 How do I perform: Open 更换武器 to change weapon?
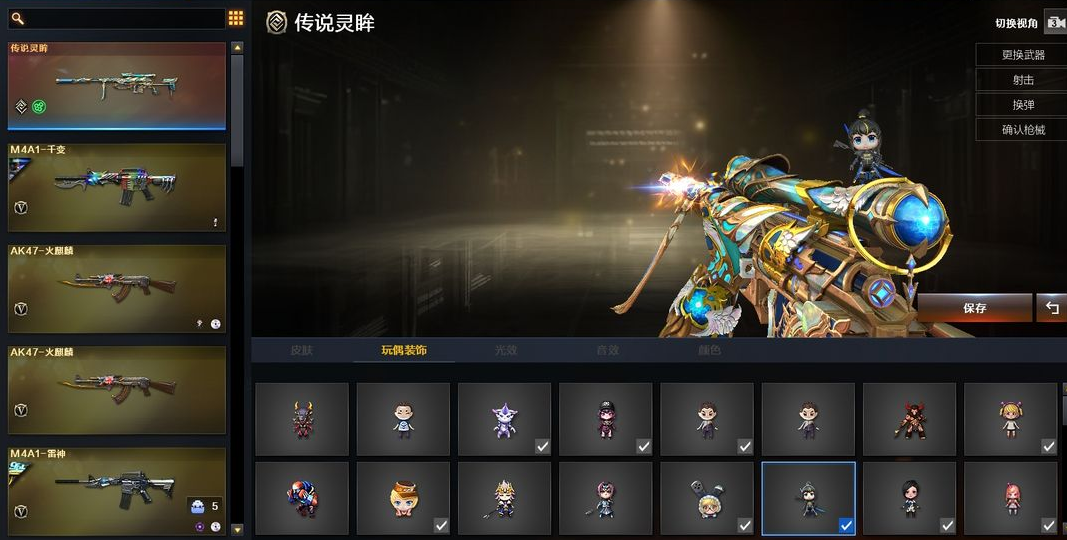(1022, 56)
